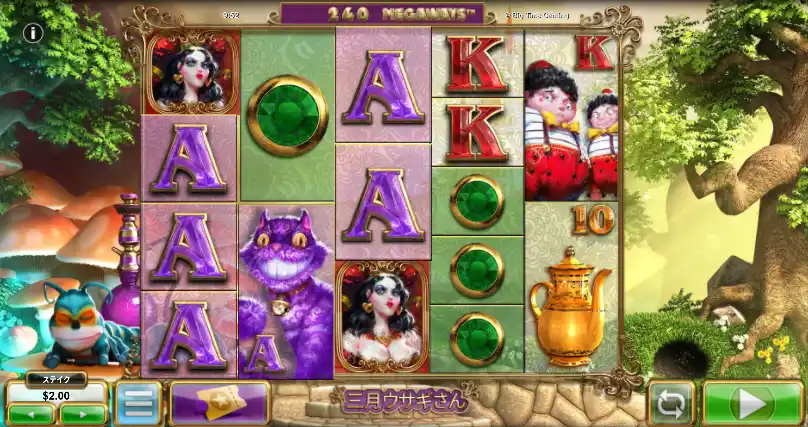Open the game info panel
The image size is (808, 427).
[x=33, y=33]
